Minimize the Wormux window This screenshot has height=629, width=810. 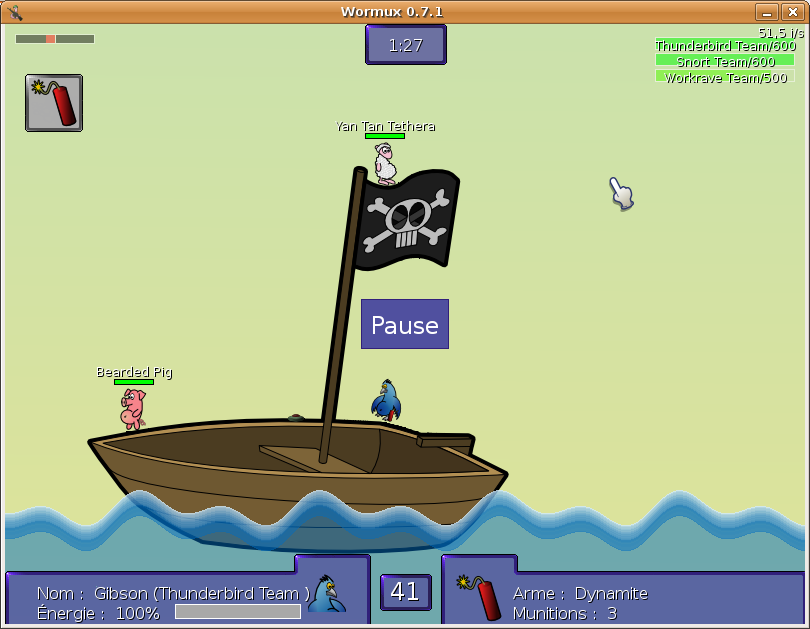[767, 12]
